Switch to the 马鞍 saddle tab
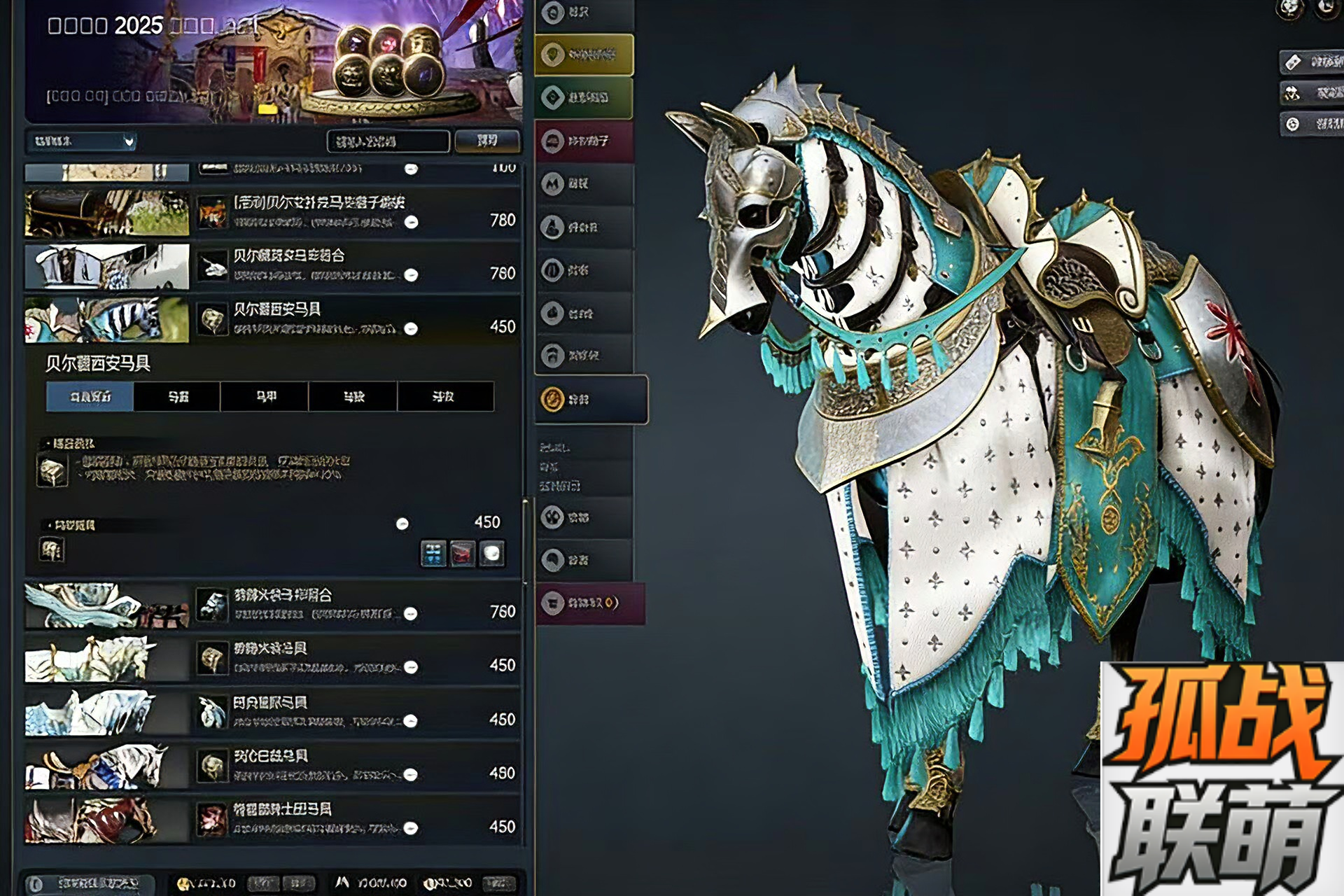 (x=353, y=397)
